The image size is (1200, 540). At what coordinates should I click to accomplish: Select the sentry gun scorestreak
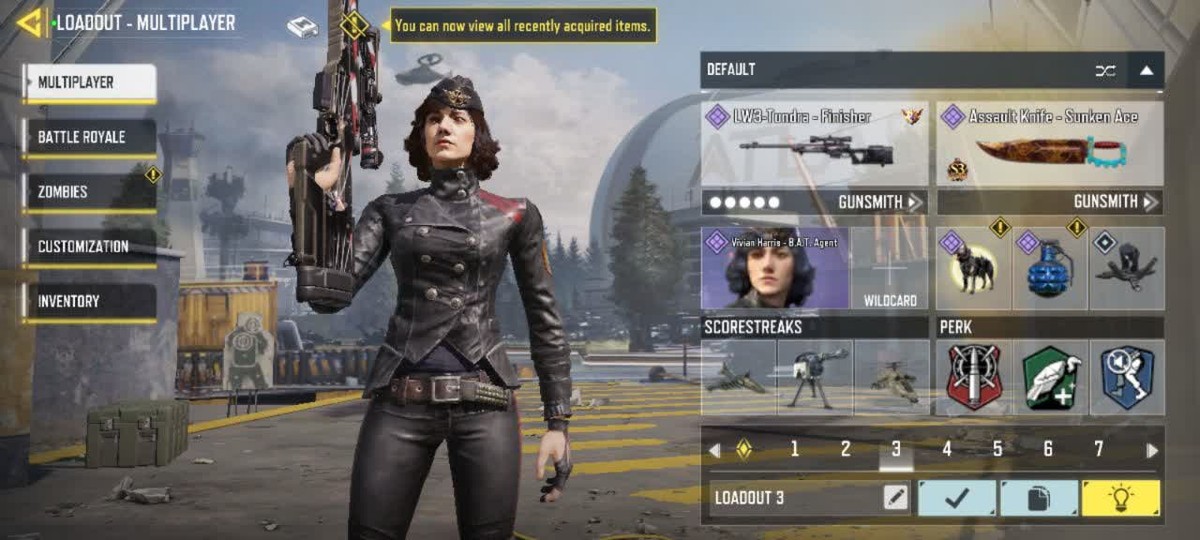tap(815, 378)
